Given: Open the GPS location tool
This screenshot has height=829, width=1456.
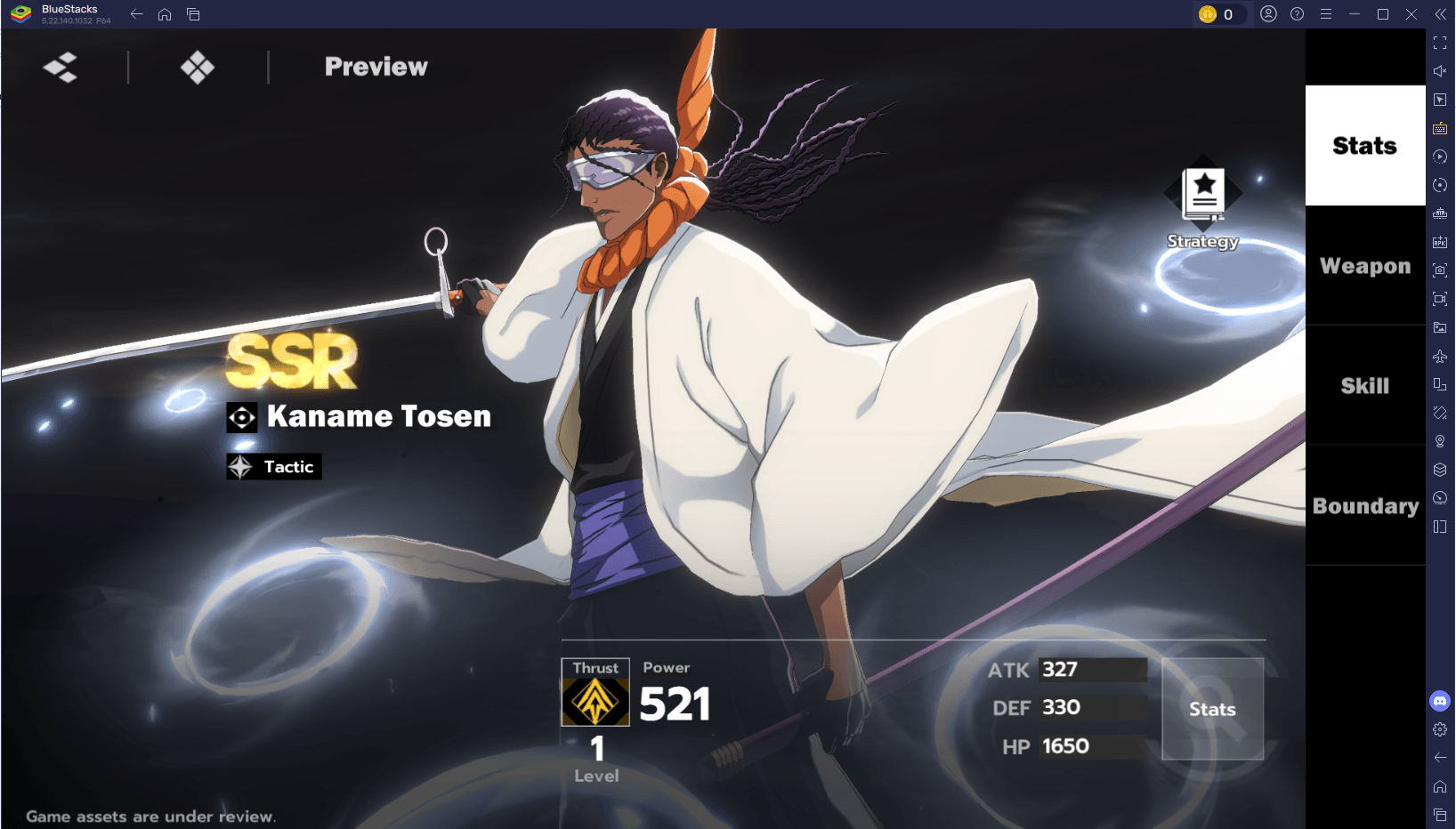Looking at the screenshot, I should (1440, 440).
